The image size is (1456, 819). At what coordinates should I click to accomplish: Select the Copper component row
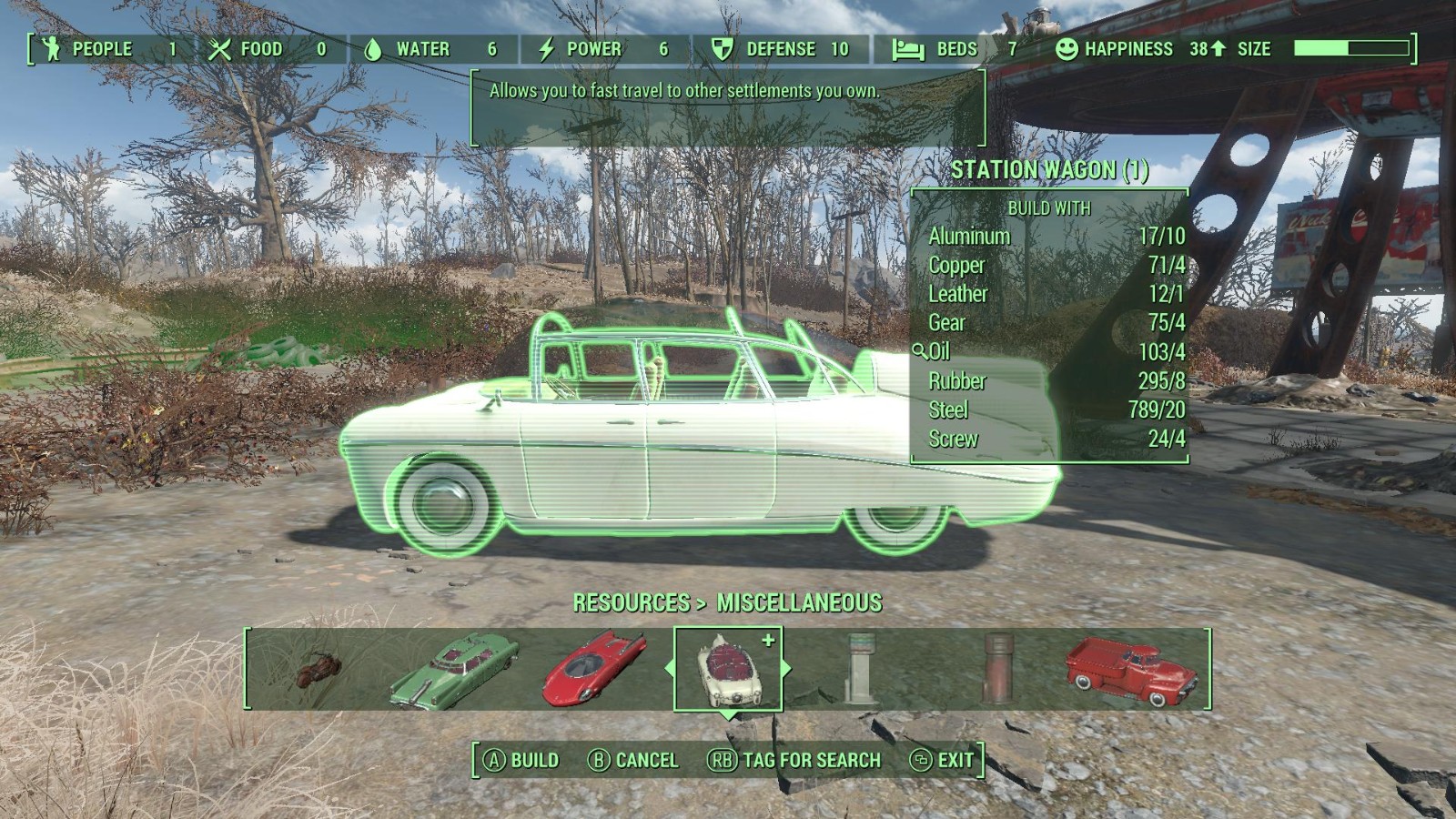pyautogui.click(x=1051, y=266)
